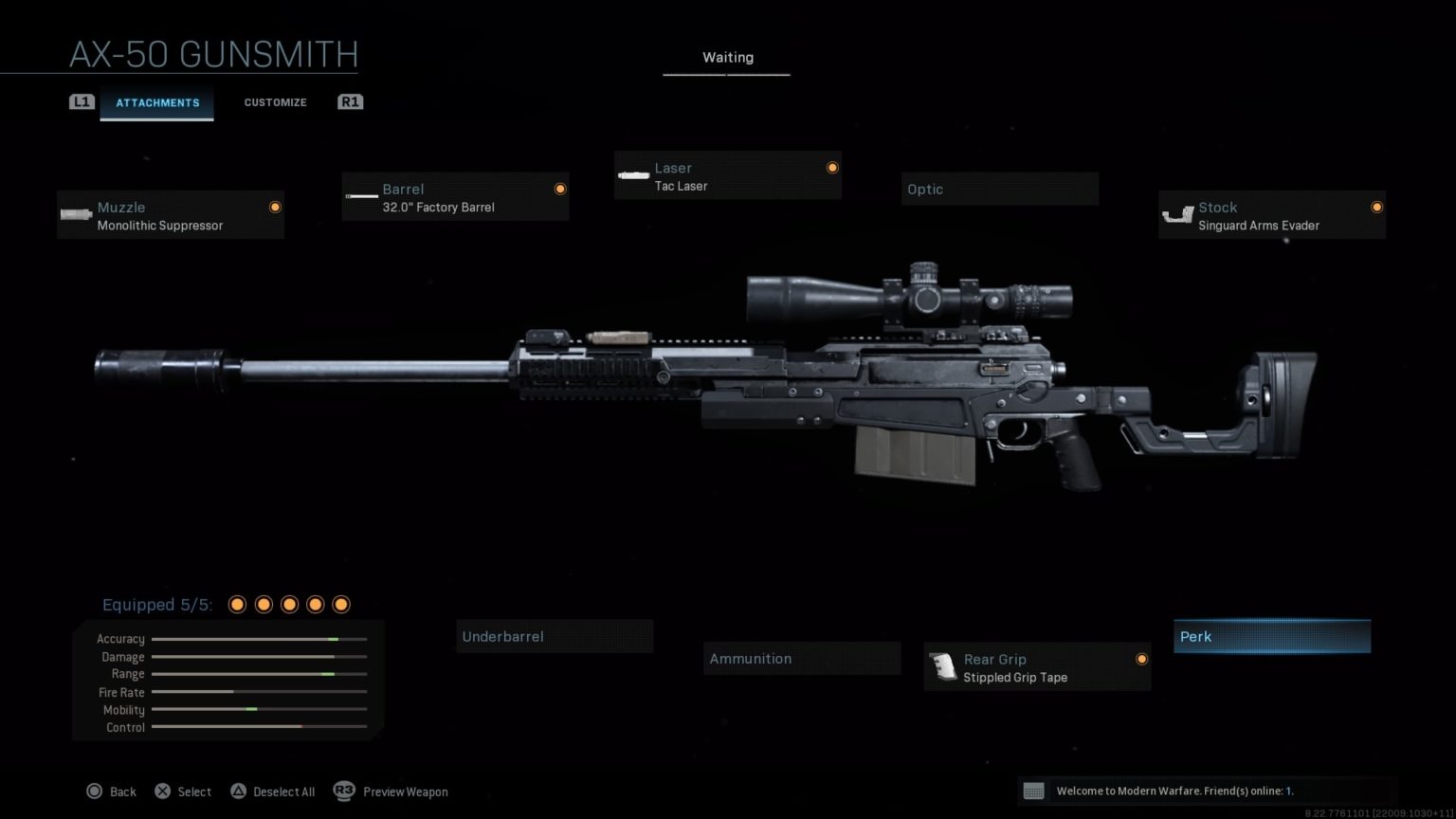The width and height of the screenshot is (1456, 819).
Task: Click the L1 shoulder button icon
Action: click(x=82, y=101)
